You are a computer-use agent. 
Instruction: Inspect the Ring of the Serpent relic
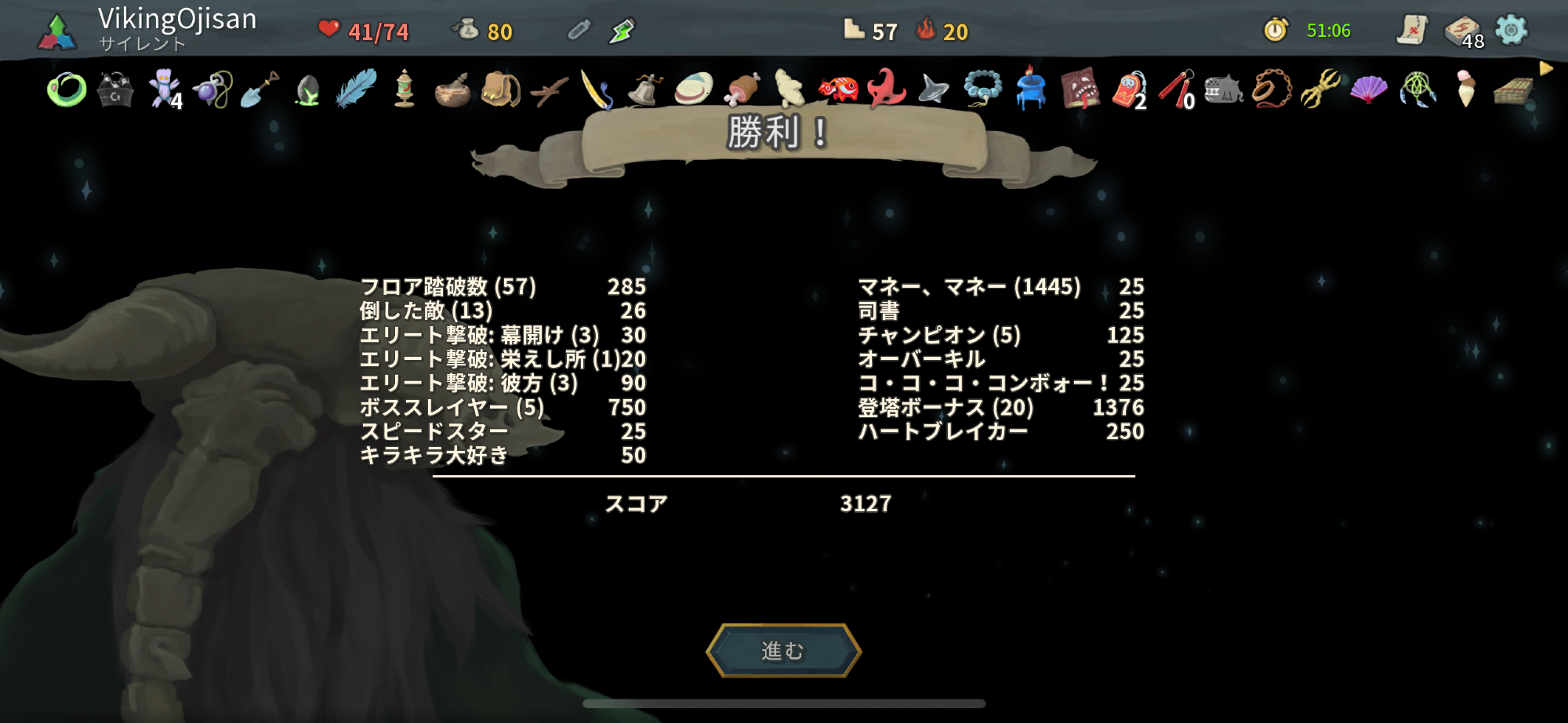click(67, 90)
